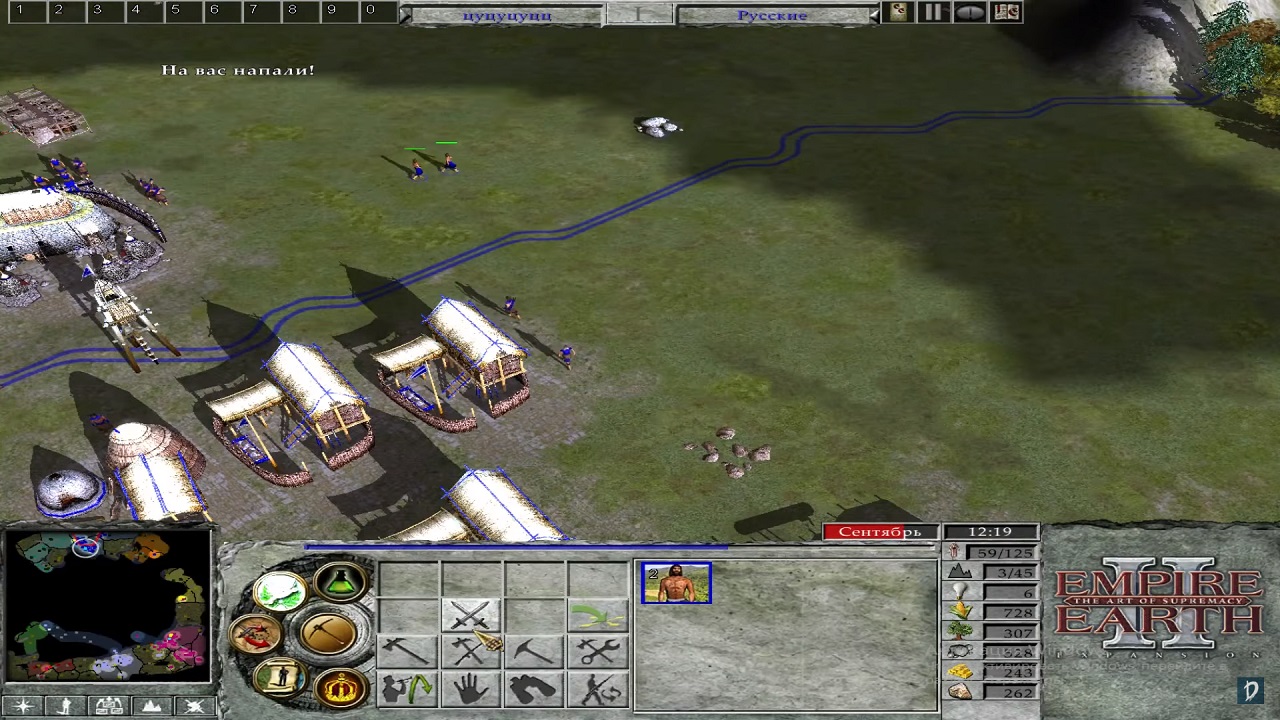Click the golden crown circular button
Viewport: 1280px width, 720px height.
point(340,687)
